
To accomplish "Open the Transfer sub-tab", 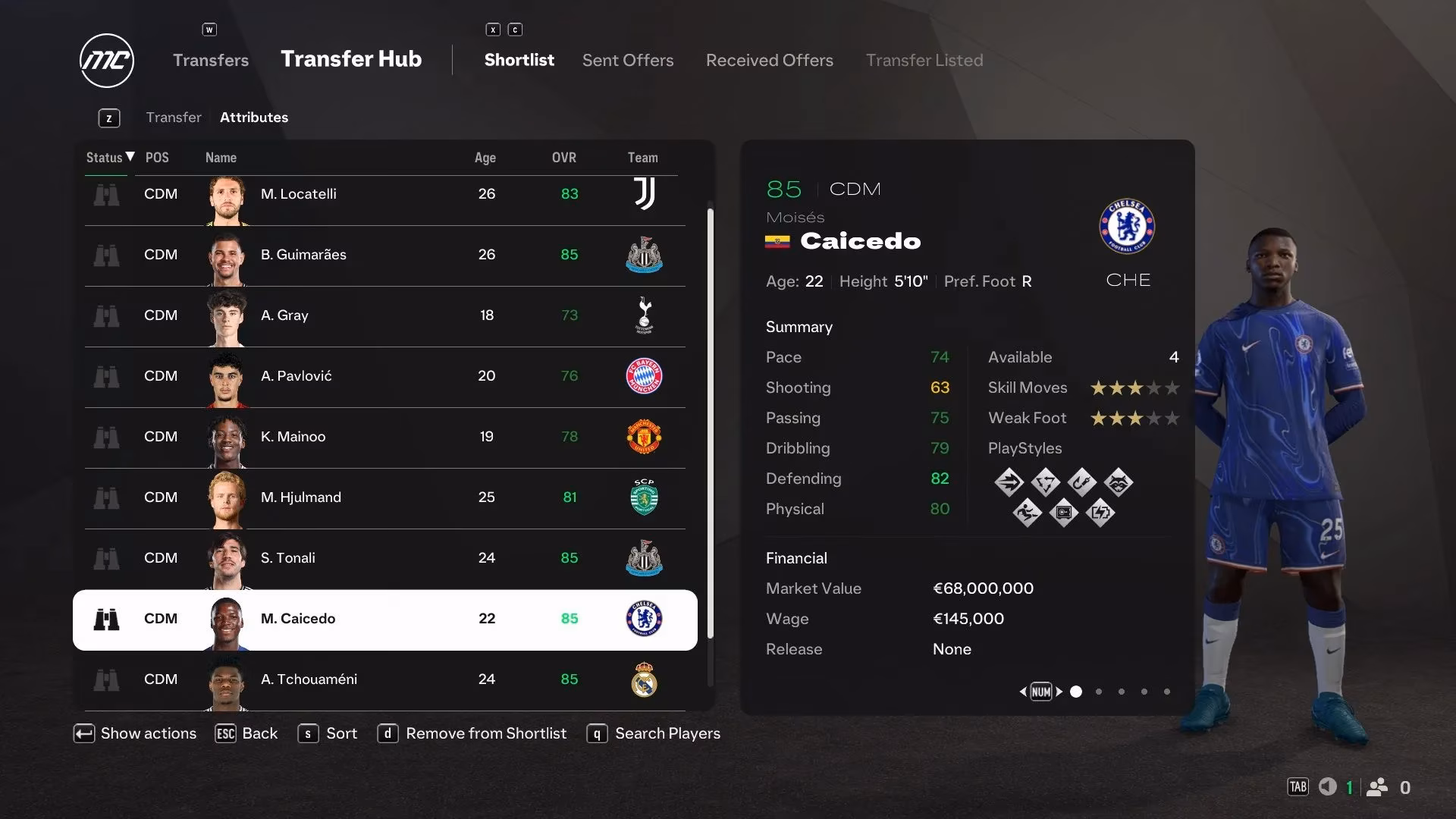I will (x=174, y=117).
